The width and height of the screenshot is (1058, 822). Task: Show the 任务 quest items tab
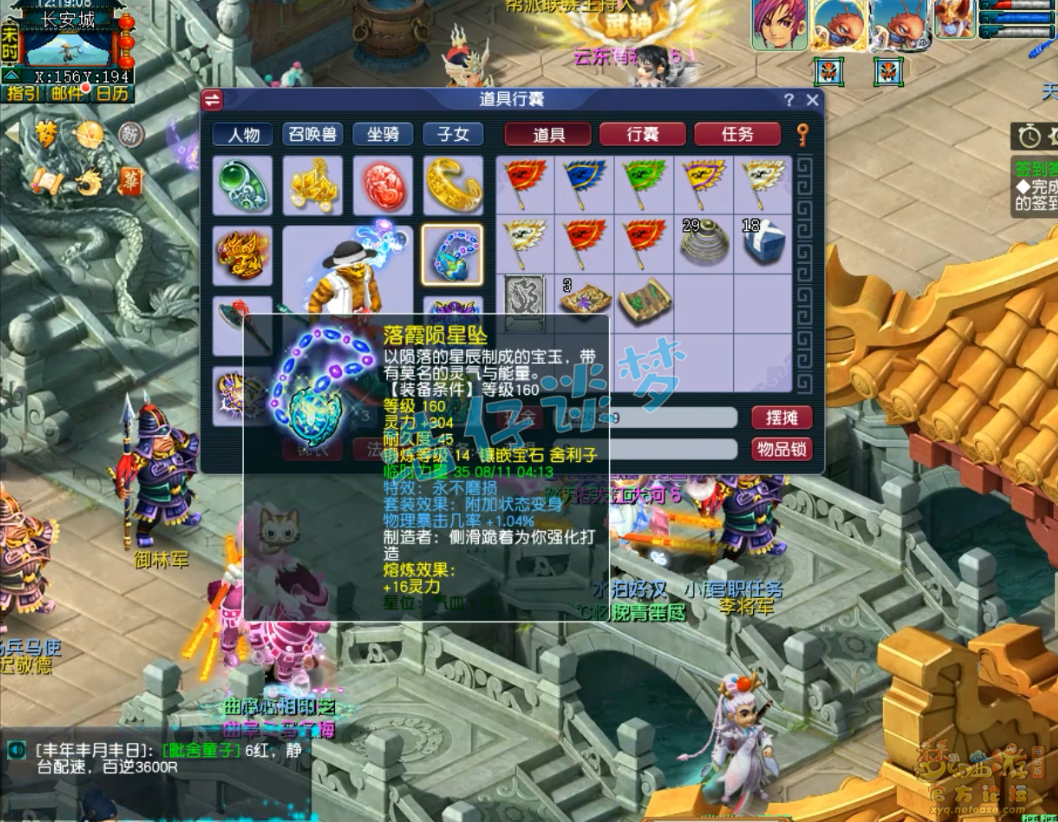[737, 135]
